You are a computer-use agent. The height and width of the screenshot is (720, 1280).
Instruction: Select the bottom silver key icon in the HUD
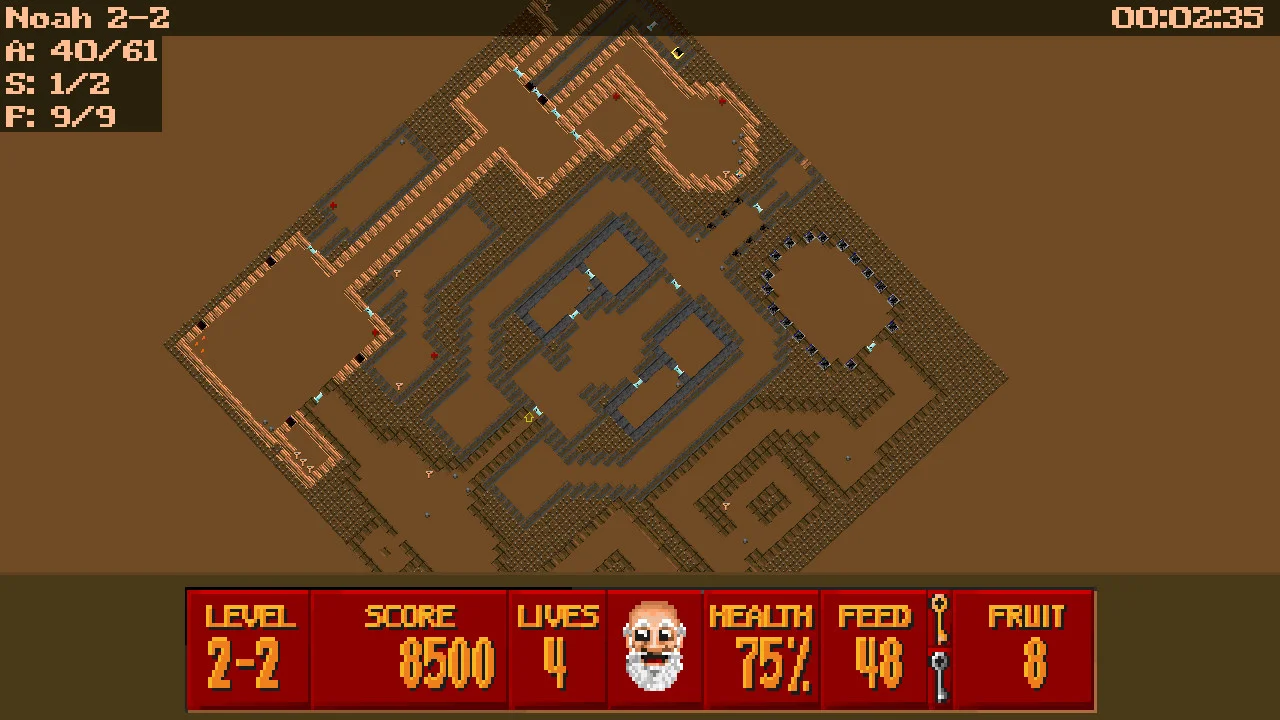pos(938,665)
